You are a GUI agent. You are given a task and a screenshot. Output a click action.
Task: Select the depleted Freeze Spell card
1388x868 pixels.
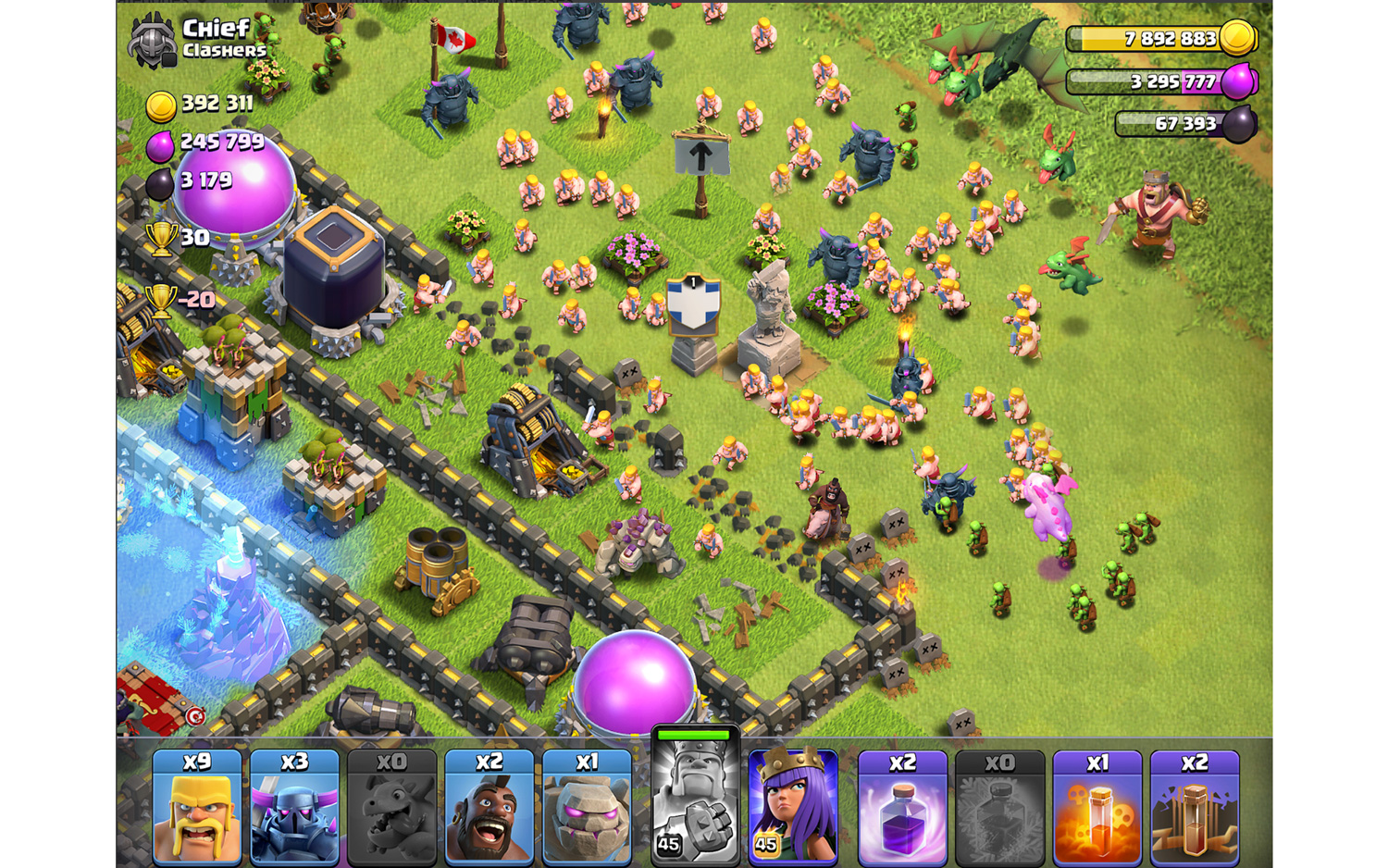pos(999,807)
